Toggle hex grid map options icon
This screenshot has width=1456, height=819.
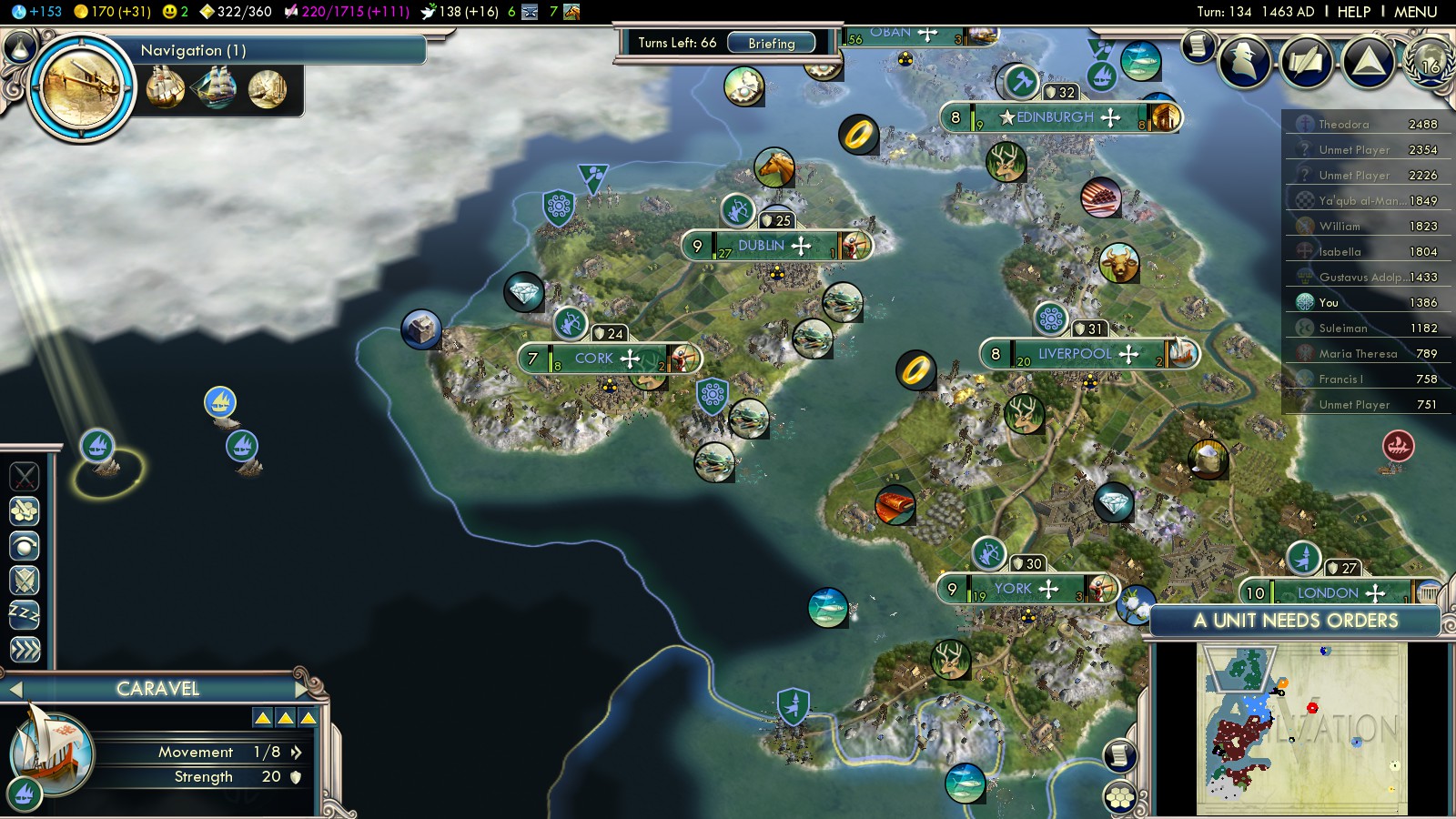pyautogui.click(x=1120, y=797)
